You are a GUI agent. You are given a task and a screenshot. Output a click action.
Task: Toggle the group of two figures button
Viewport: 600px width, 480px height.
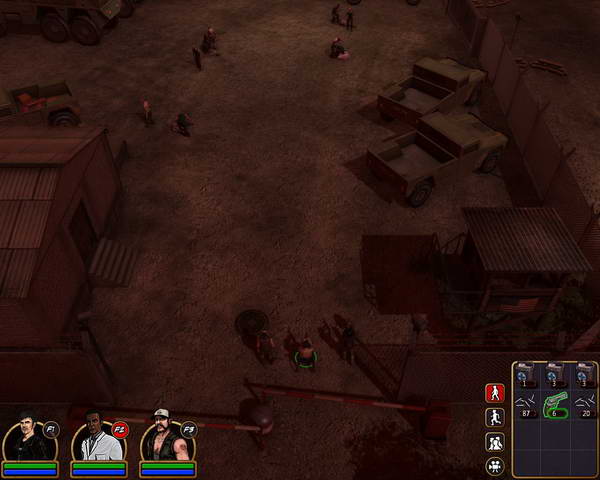click(x=494, y=442)
